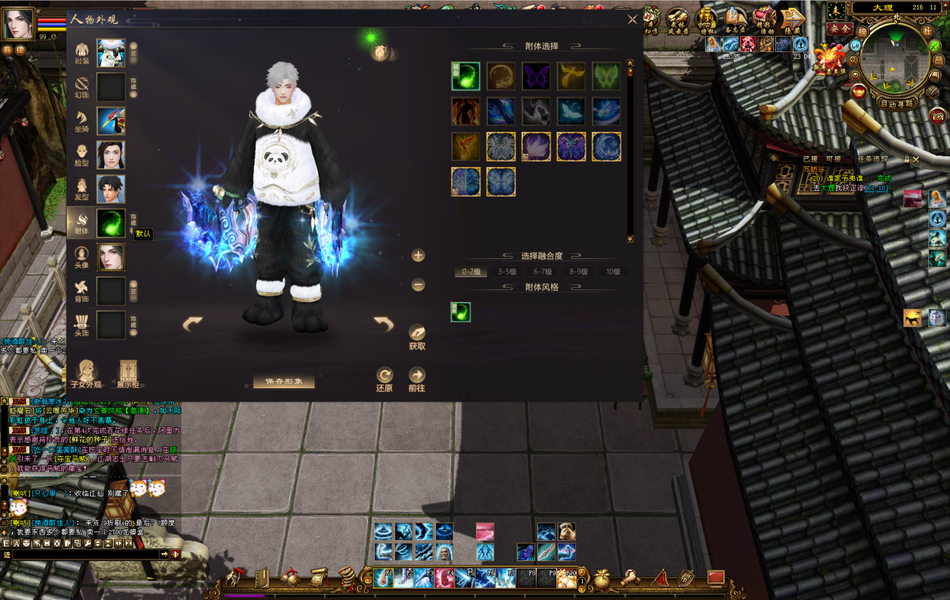Image resolution: width=950 pixels, height=600 pixels.
Task: Rotate the character model right
Action: point(383,323)
